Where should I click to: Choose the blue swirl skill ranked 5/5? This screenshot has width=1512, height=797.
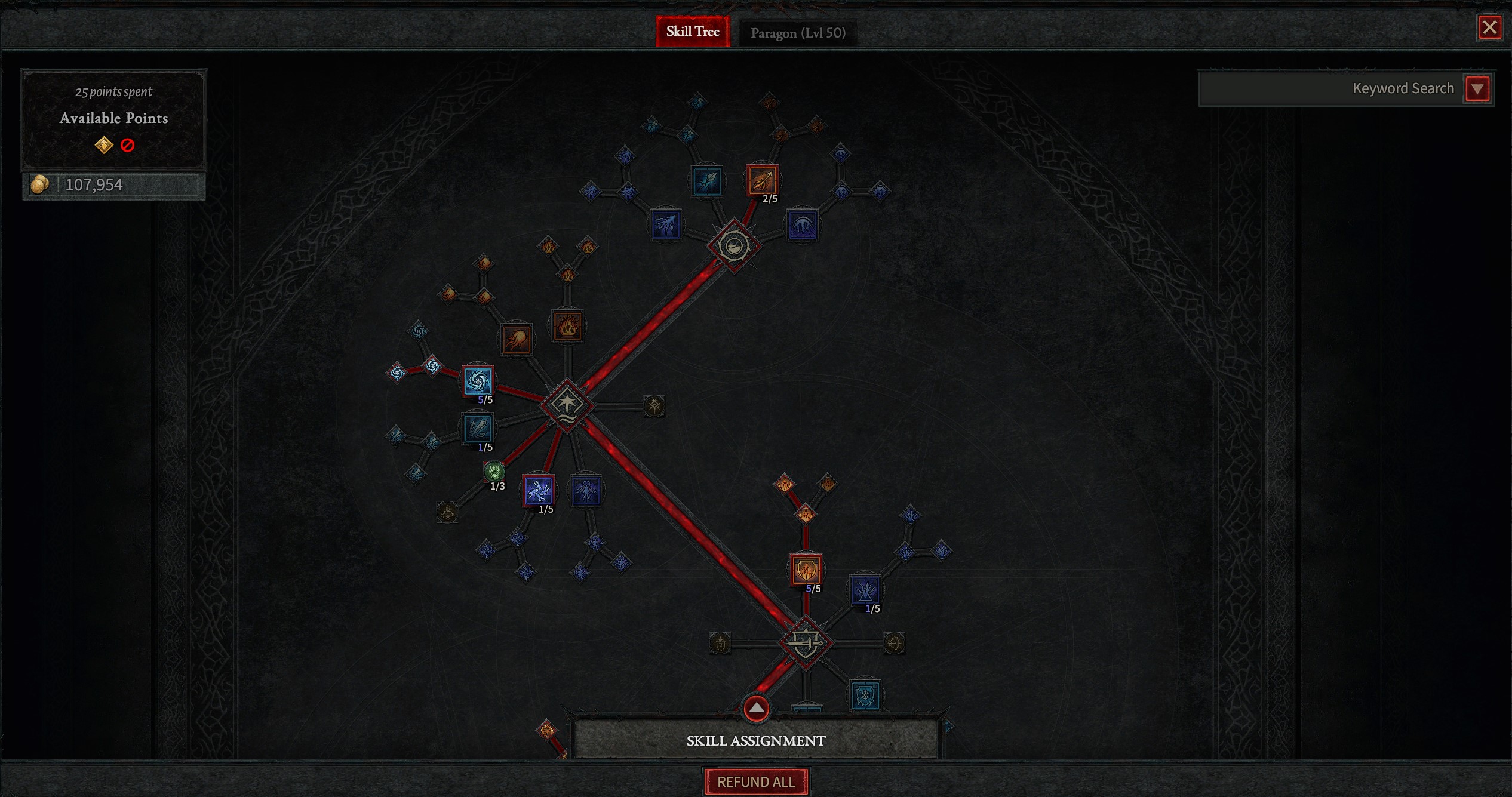pos(478,380)
